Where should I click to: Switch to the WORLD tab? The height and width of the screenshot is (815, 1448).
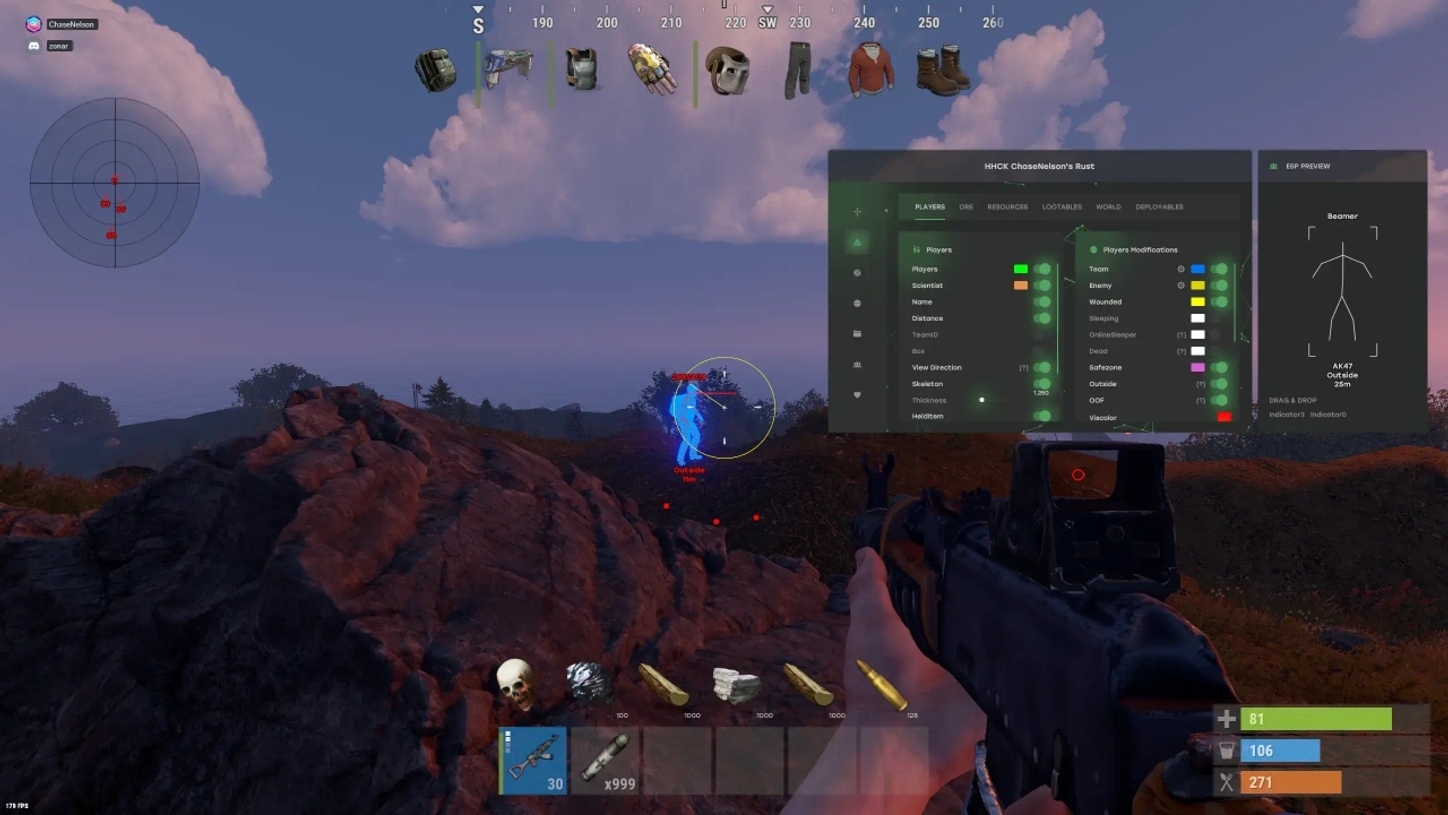click(x=1108, y=207)
